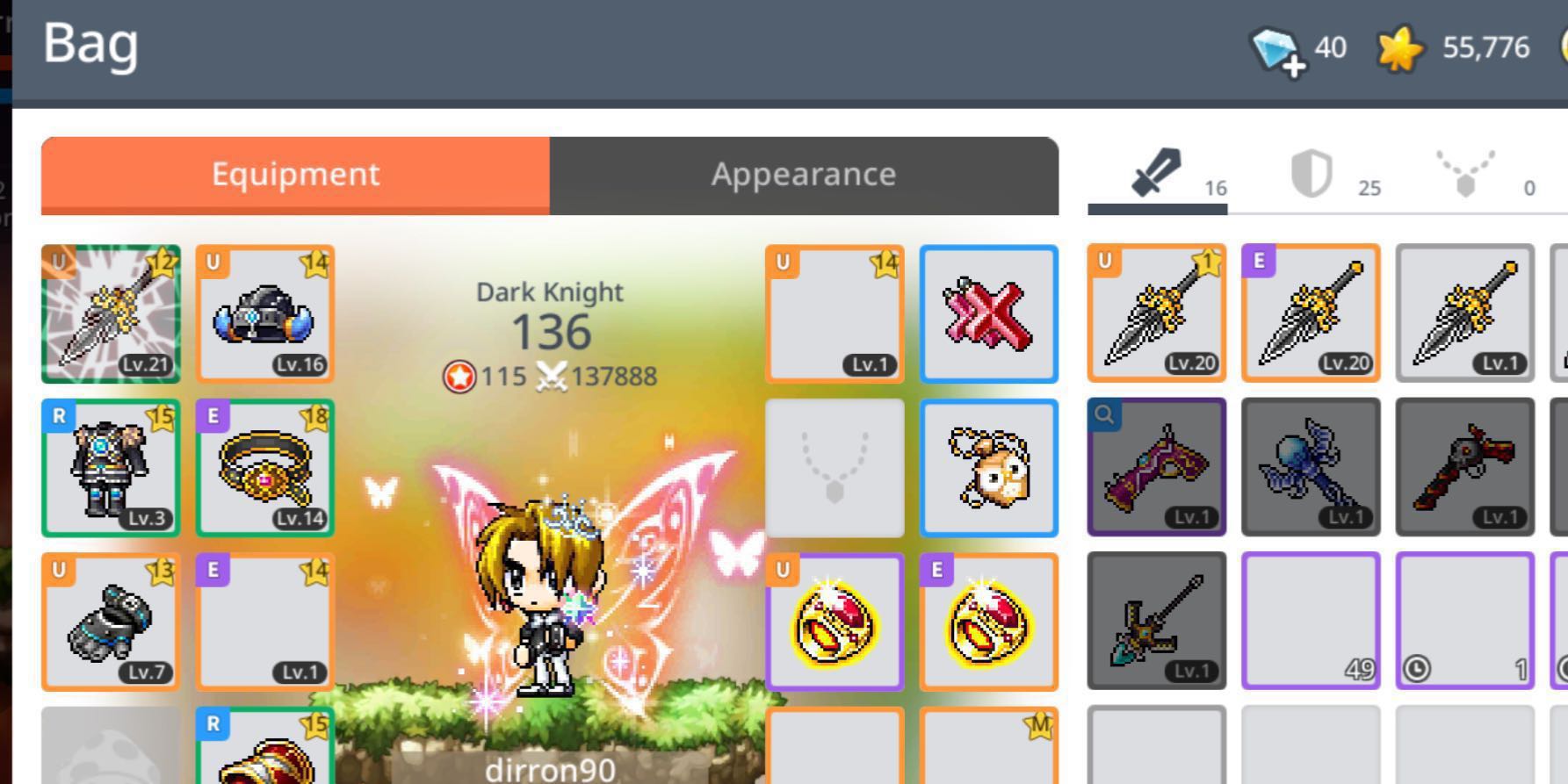Click the empty necklace equip slot
The width and height of the screenshot is (1568, 784).
click(835, 467)
